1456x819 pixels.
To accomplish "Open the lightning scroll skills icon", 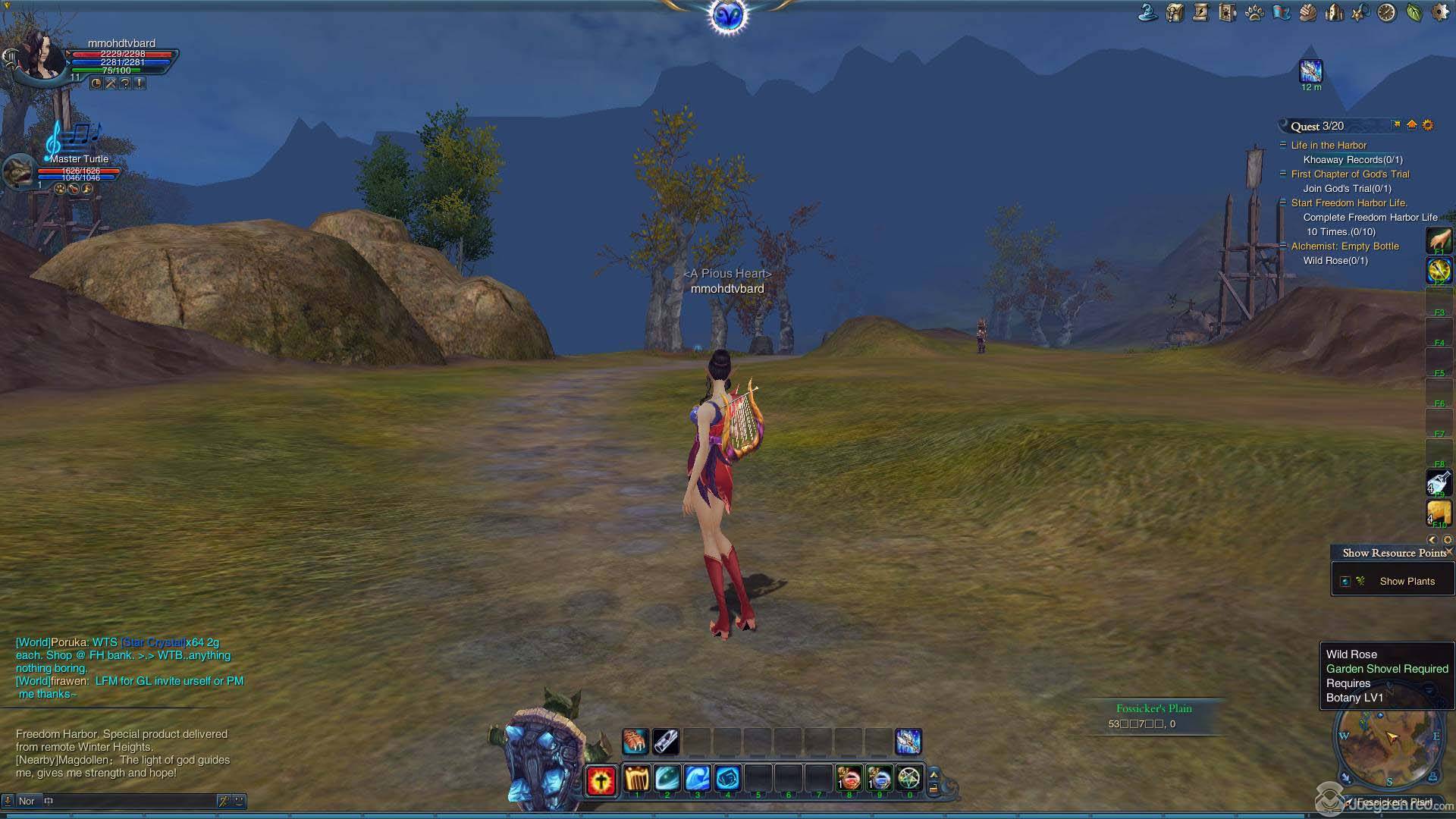I will point(1201,12).
